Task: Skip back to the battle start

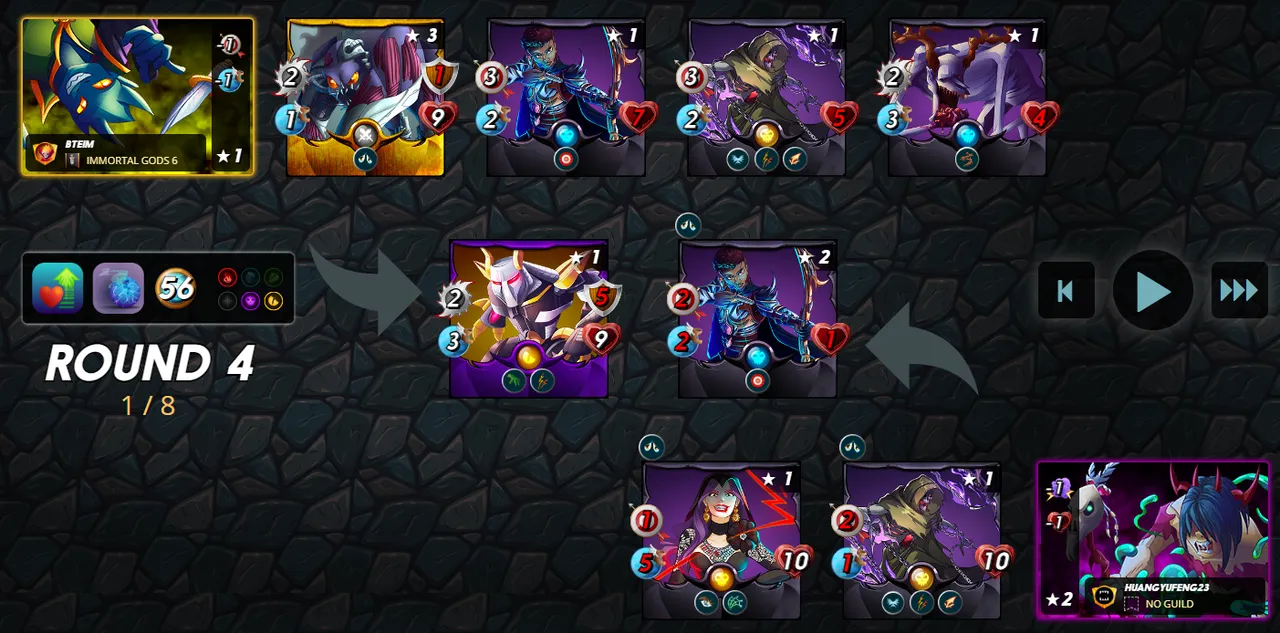Action: (1066, 291)
